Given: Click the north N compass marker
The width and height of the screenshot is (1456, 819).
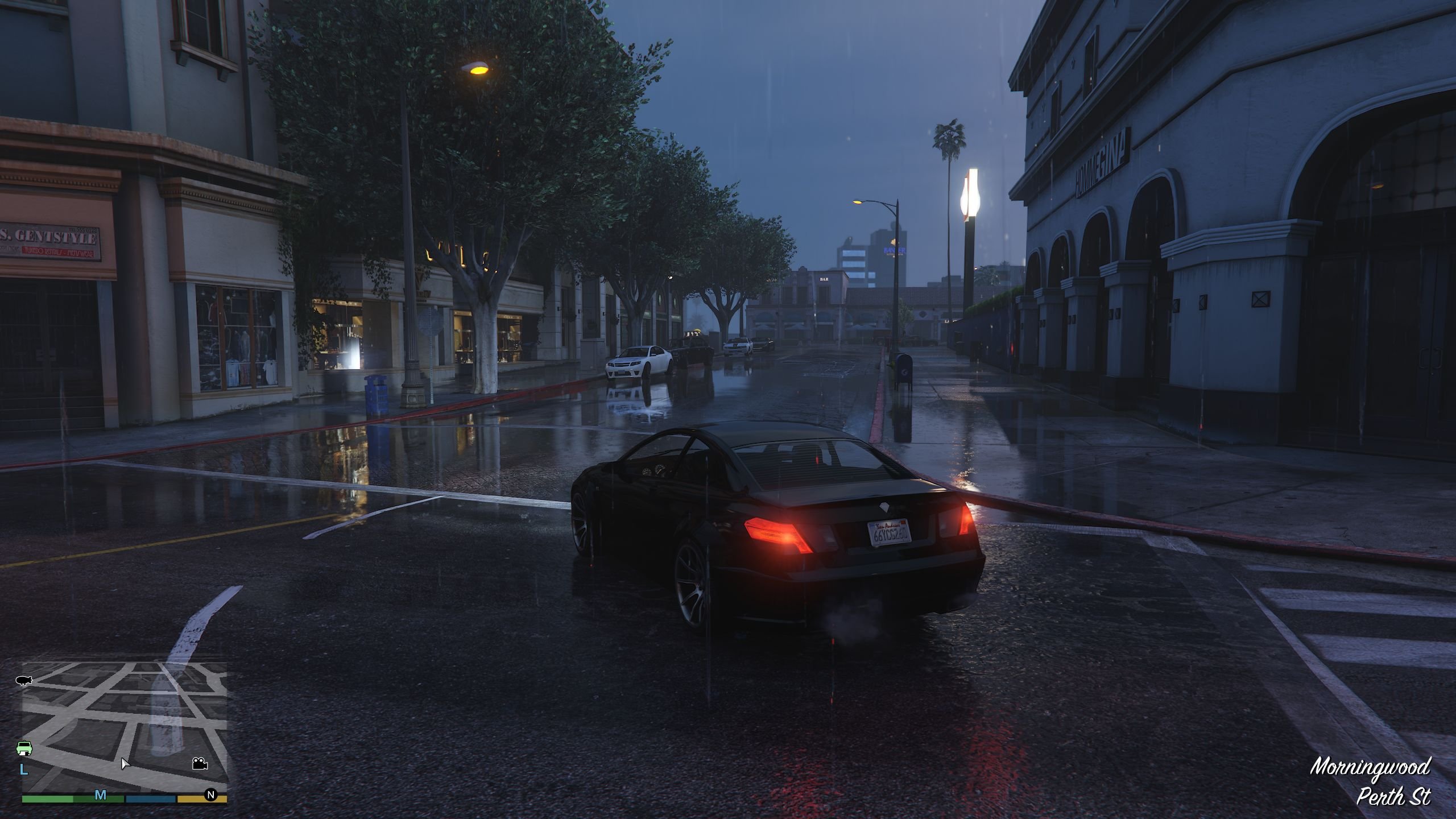Looking at the screenshot, I should 211,795.
